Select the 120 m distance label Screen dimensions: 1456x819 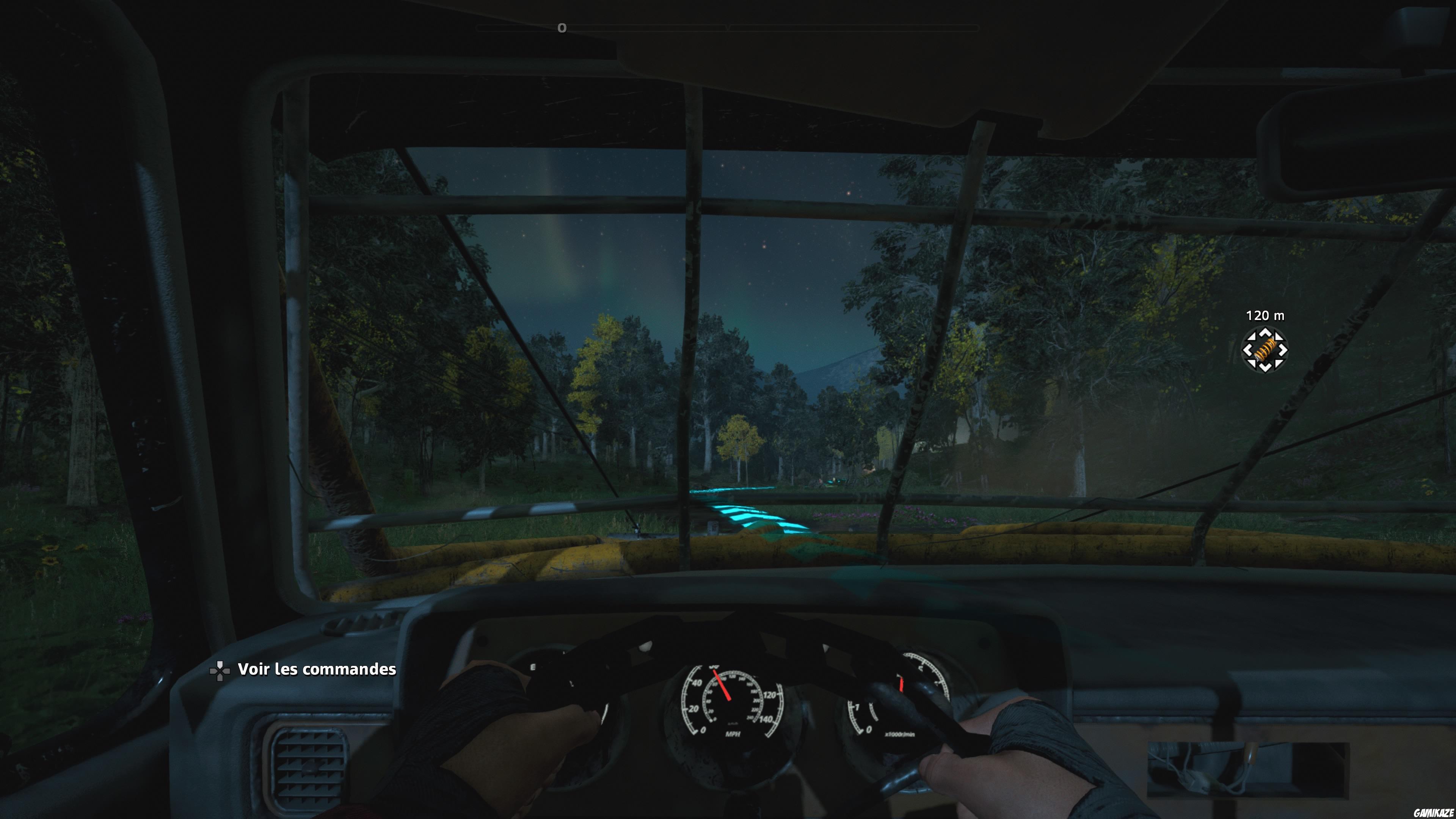point(1266,316)
